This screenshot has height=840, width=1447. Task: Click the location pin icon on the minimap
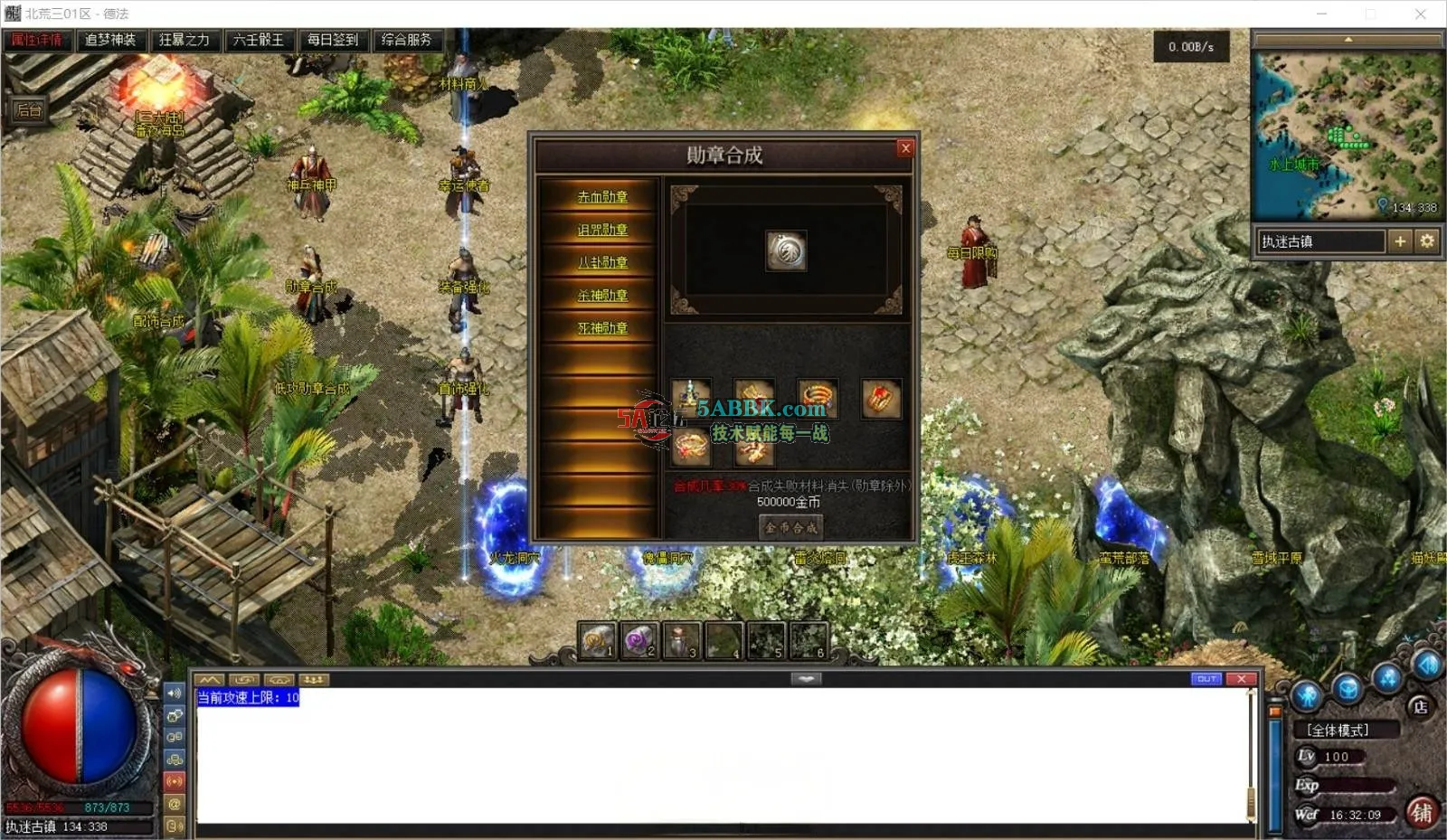click(1382, 204)
